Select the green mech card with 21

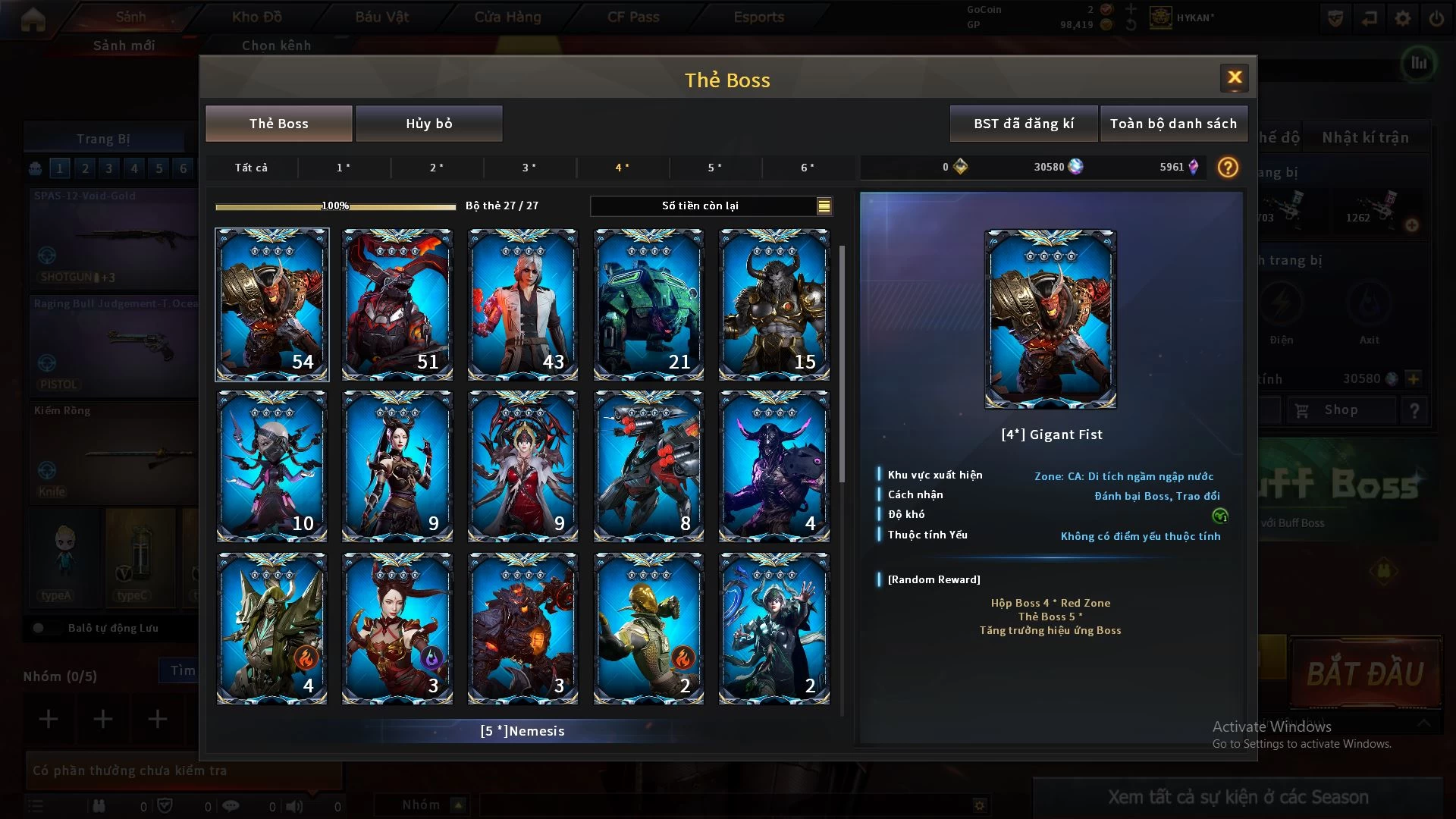[648, 304]
